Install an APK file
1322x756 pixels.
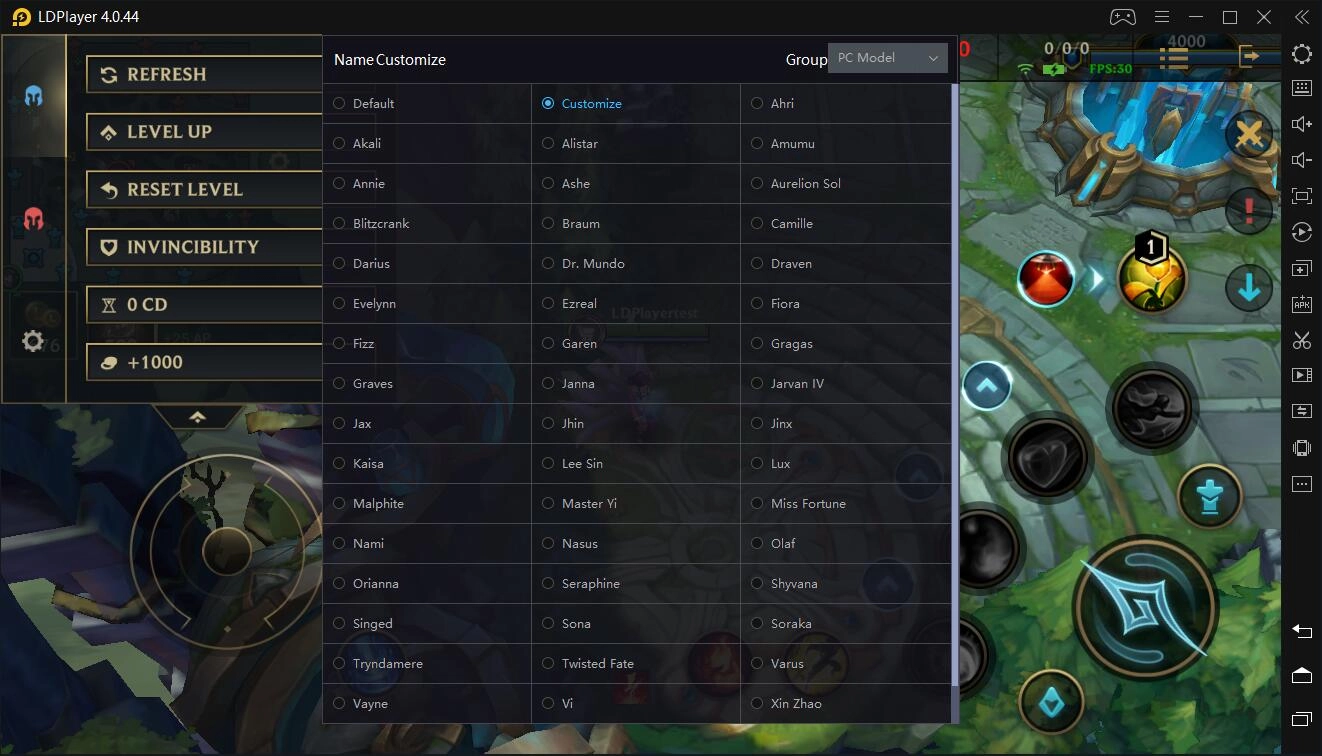click(1301, 304)
